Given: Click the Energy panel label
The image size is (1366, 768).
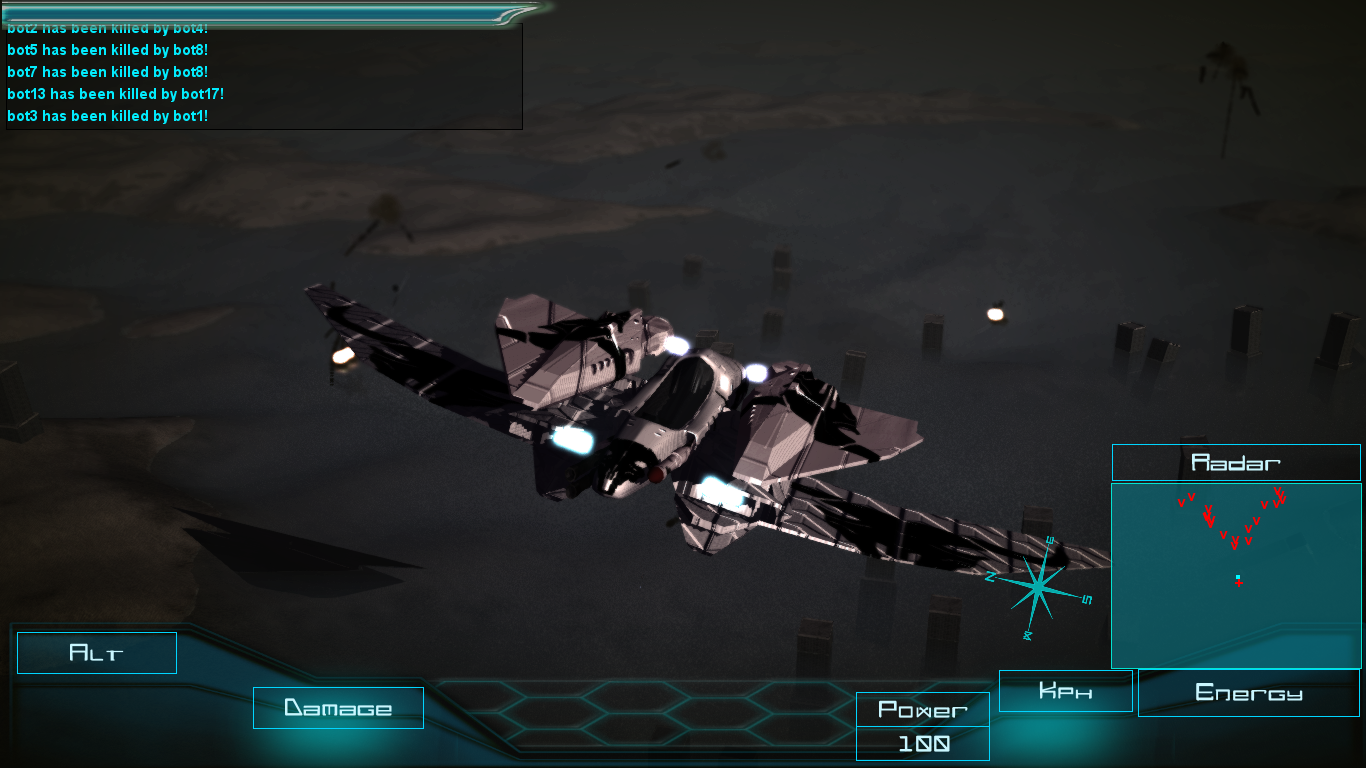Looking at the screenshot, I should pos(1247,691).
